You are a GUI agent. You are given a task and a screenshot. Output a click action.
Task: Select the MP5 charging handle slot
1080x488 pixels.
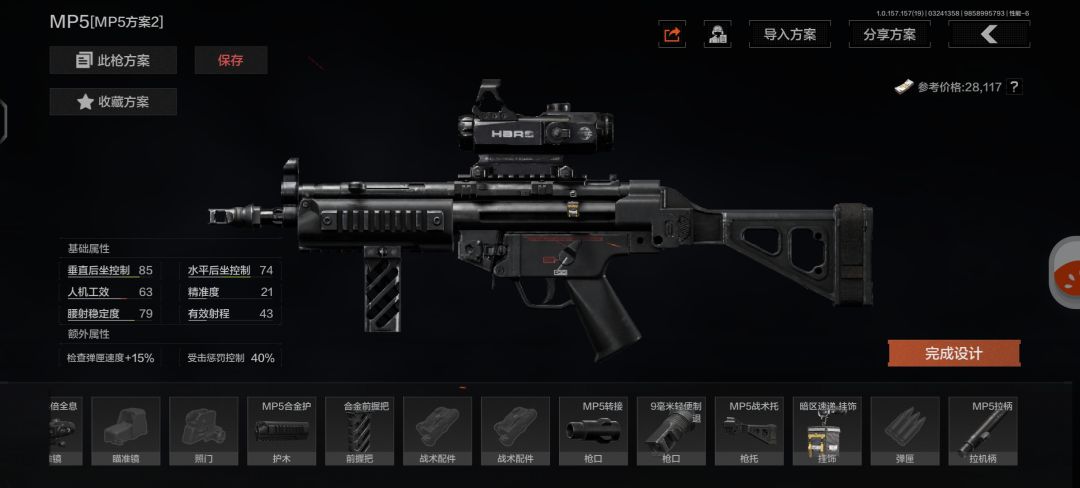coord(983,431)
